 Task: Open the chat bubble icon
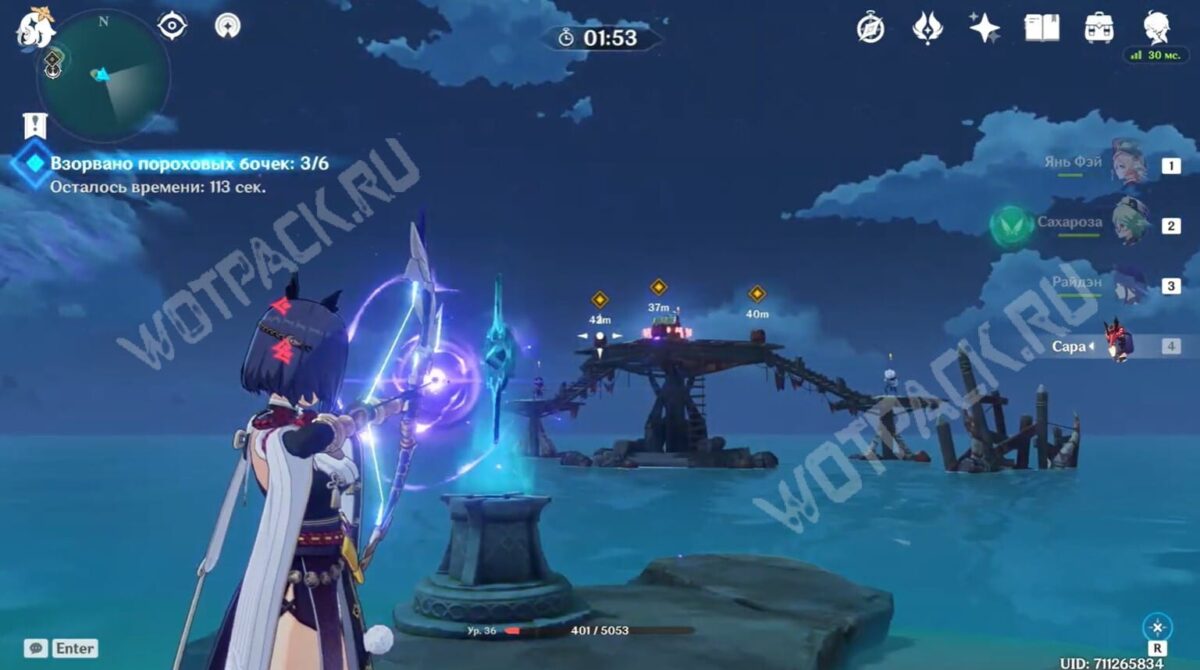pyautogui.click(x=36, y=649)
